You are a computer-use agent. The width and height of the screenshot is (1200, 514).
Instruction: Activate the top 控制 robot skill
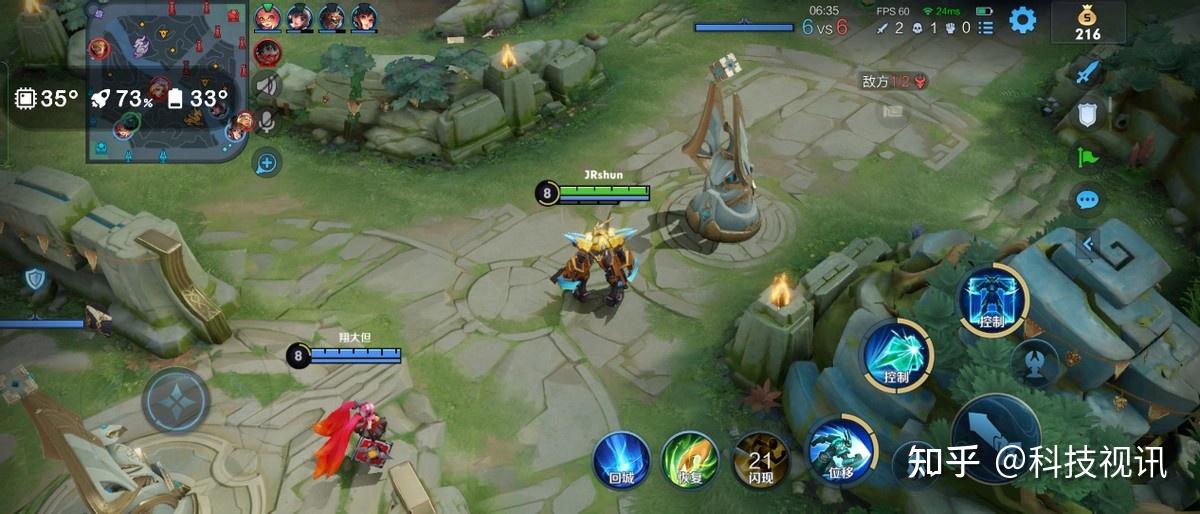click(x=993, y=299)
